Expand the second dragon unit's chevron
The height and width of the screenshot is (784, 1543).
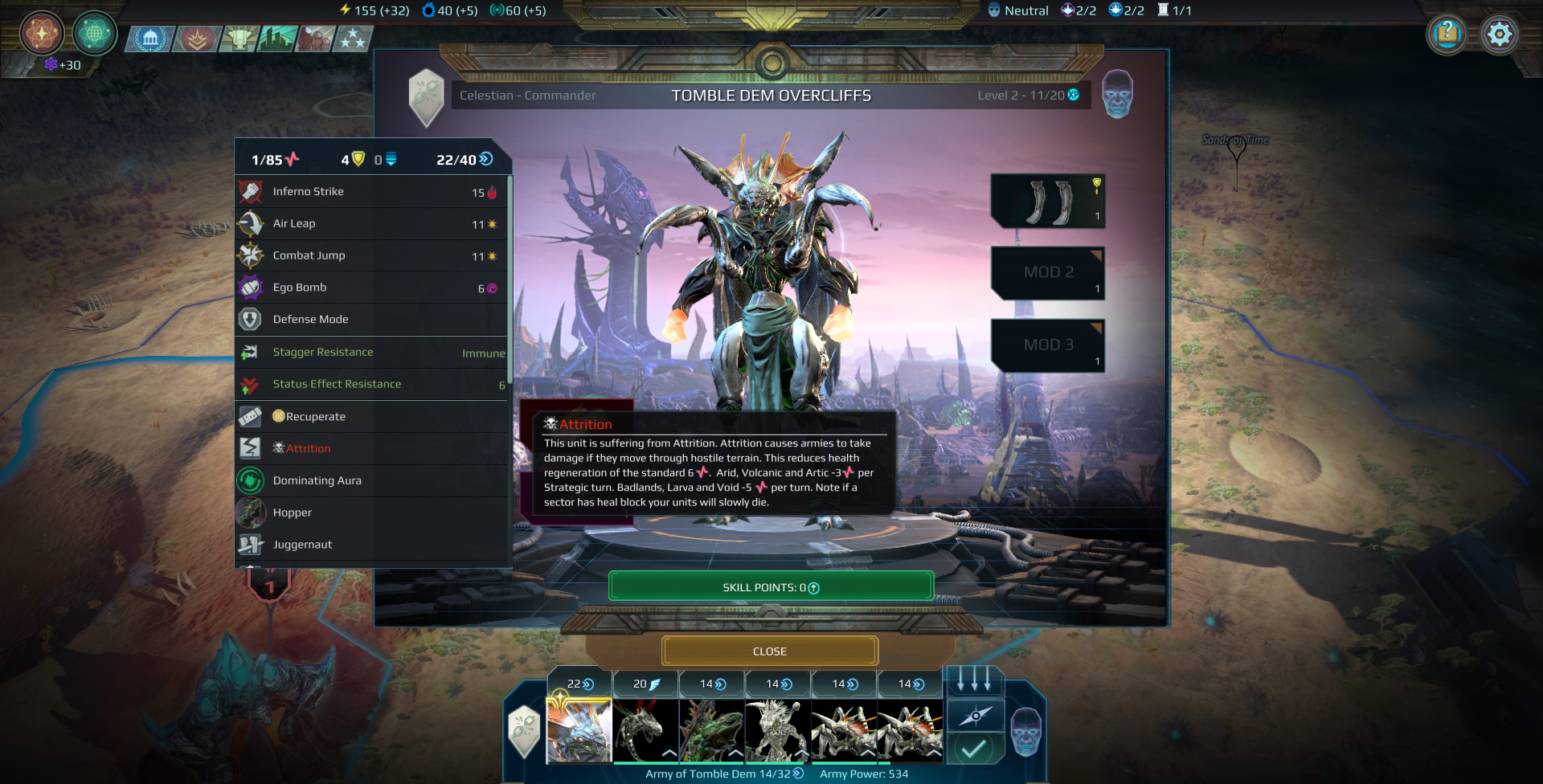tap(669, 752)
